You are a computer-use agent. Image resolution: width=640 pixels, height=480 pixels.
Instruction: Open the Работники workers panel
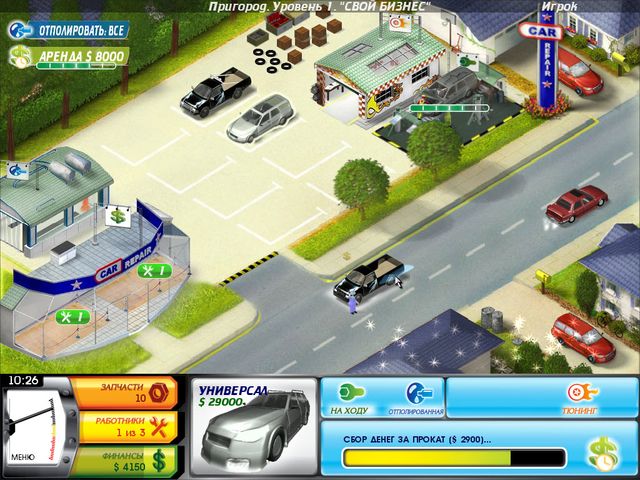tap(127, 428)
